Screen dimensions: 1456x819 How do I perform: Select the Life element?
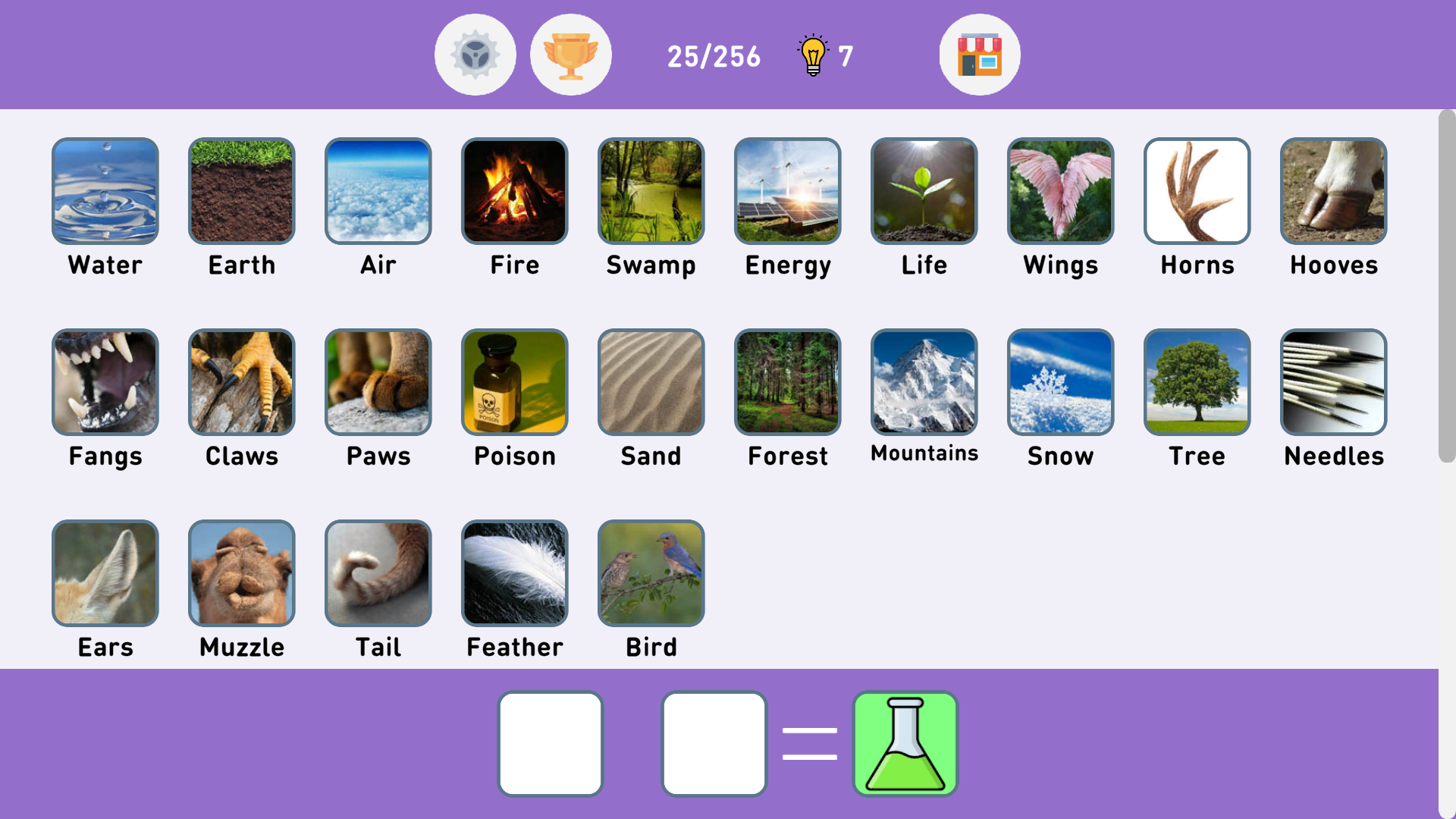coord(924,190)
